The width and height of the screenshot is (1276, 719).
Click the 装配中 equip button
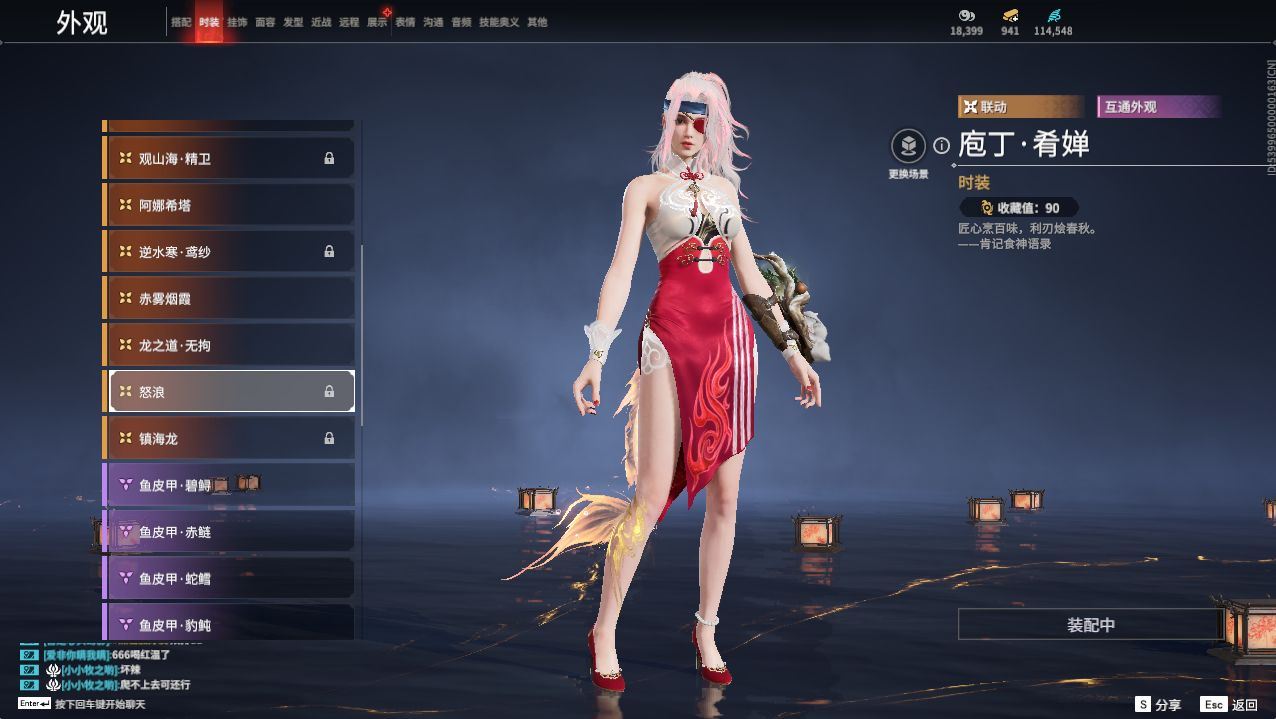click(1090, 625)
